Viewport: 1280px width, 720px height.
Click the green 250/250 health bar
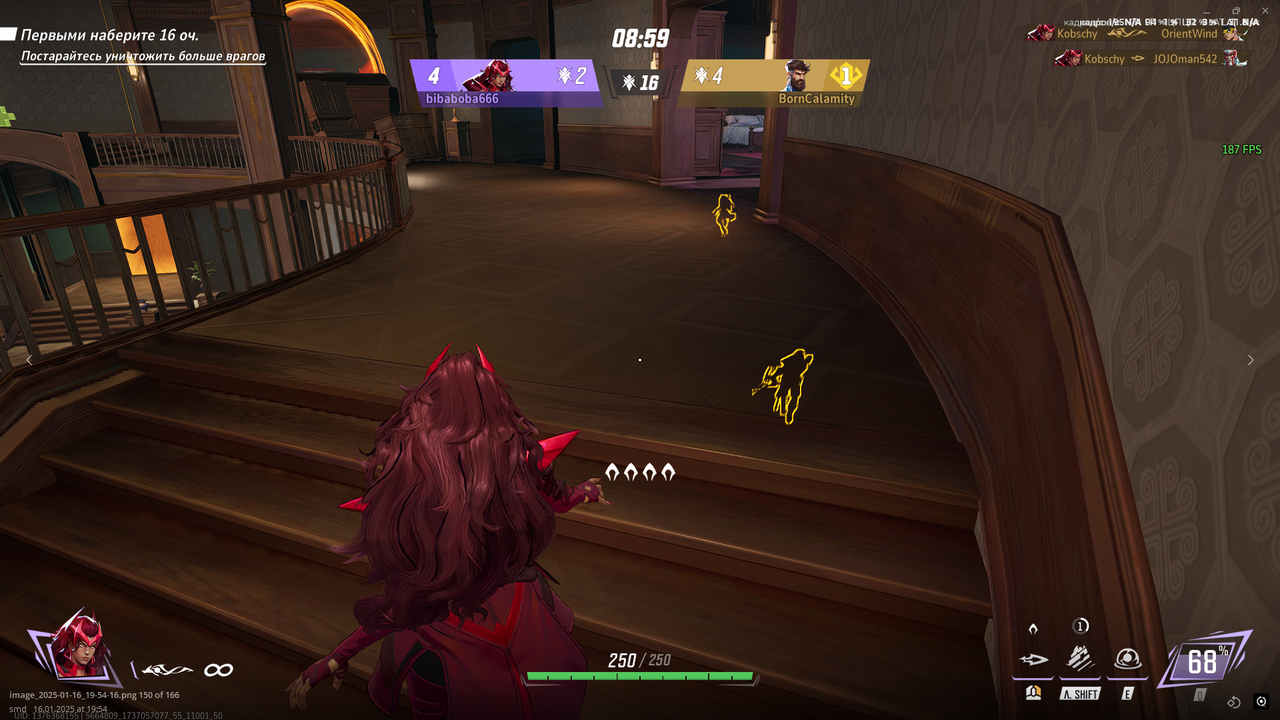[x=641, y=676]
